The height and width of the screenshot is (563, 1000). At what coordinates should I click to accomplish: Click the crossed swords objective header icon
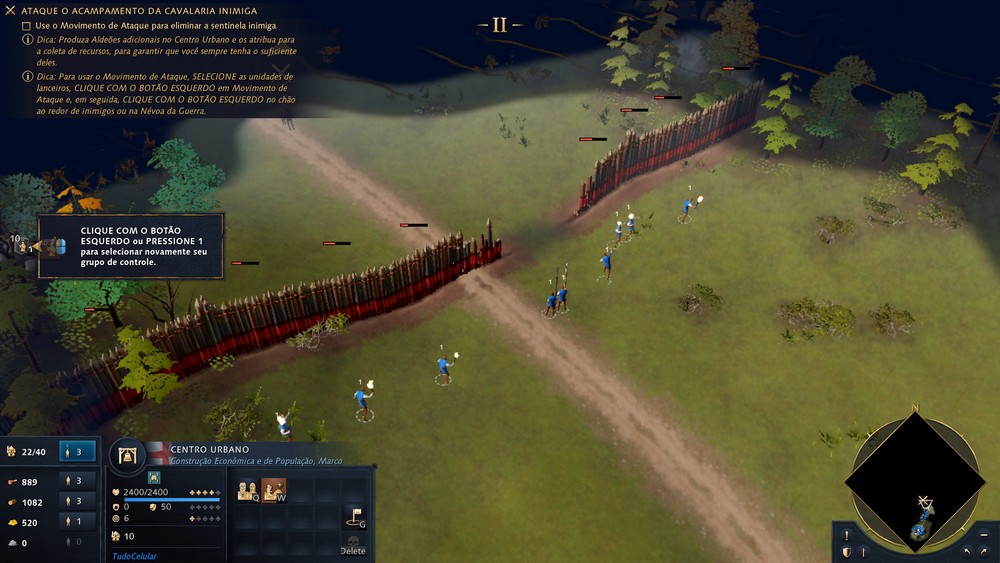coord(10,10)
